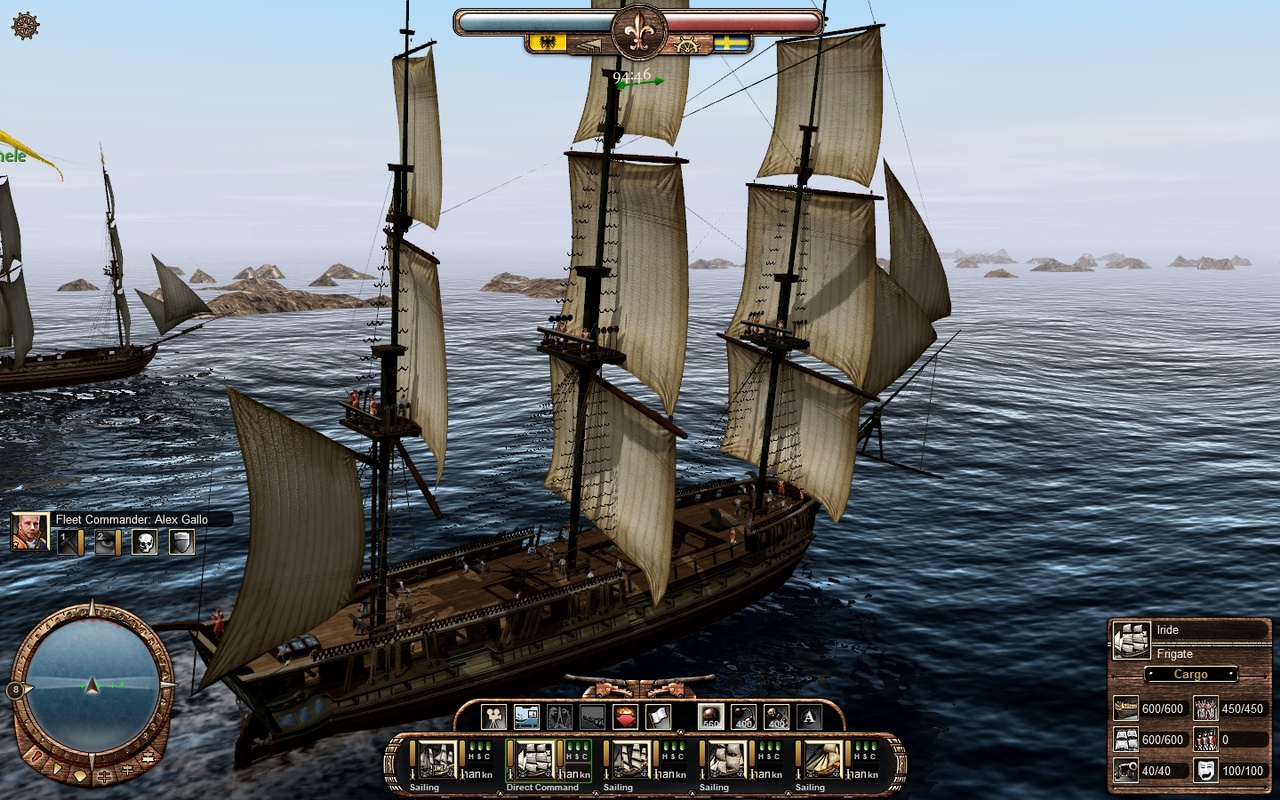Click the Iride frigate name label
This screenshot has width=1280, height=800.
coord(1168,630)
